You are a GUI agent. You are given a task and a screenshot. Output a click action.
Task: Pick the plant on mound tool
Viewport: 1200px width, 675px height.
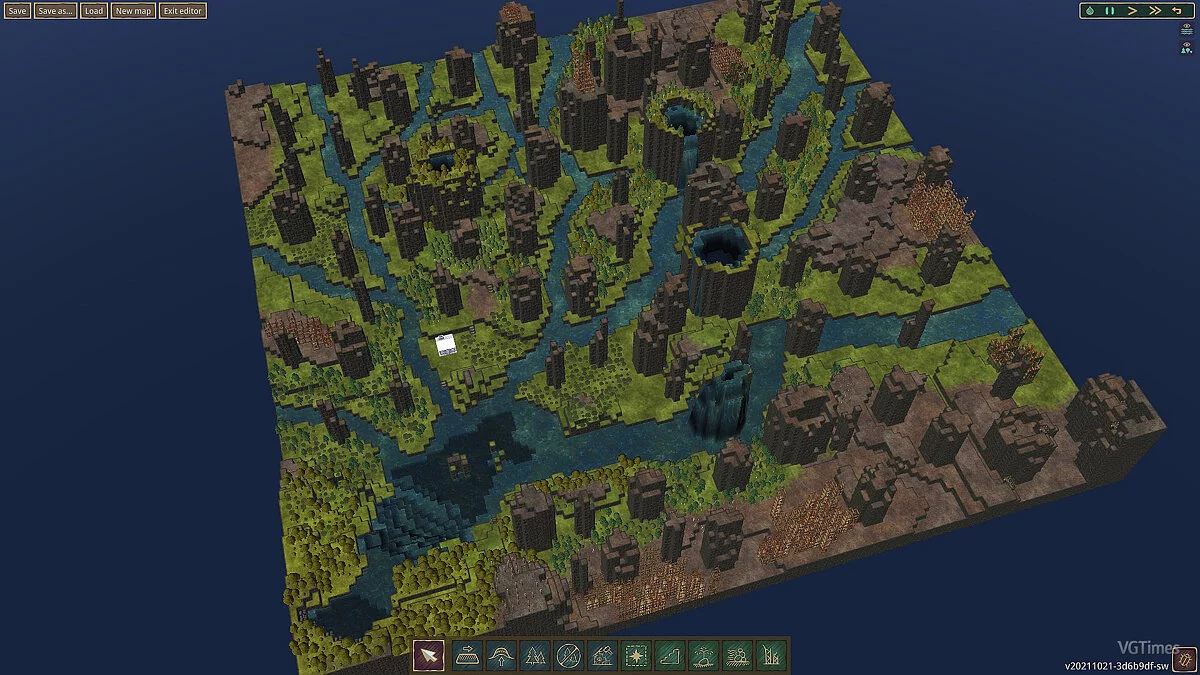704,656
